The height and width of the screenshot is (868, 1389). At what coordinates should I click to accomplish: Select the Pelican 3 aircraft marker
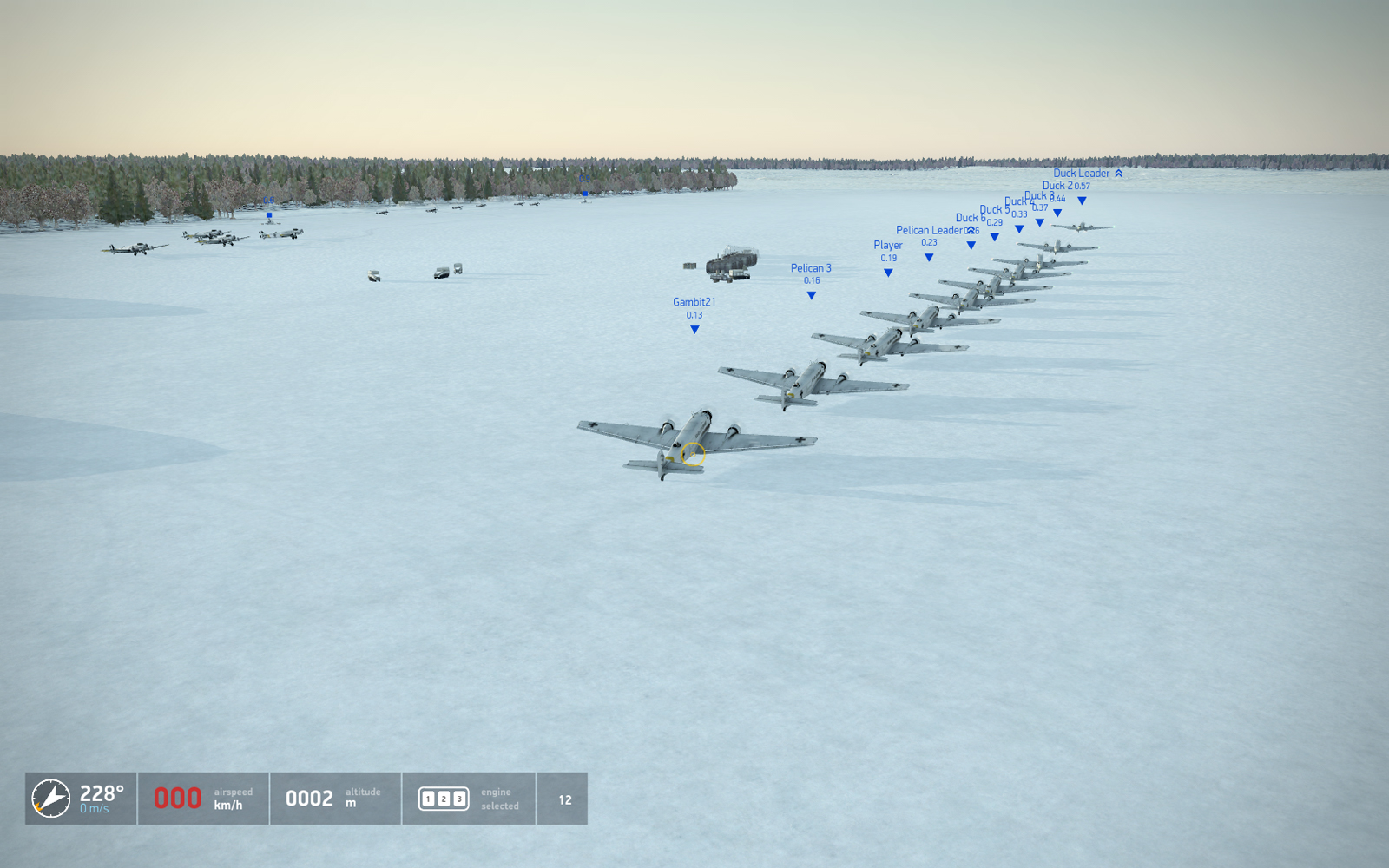click(x=811, y=295)
